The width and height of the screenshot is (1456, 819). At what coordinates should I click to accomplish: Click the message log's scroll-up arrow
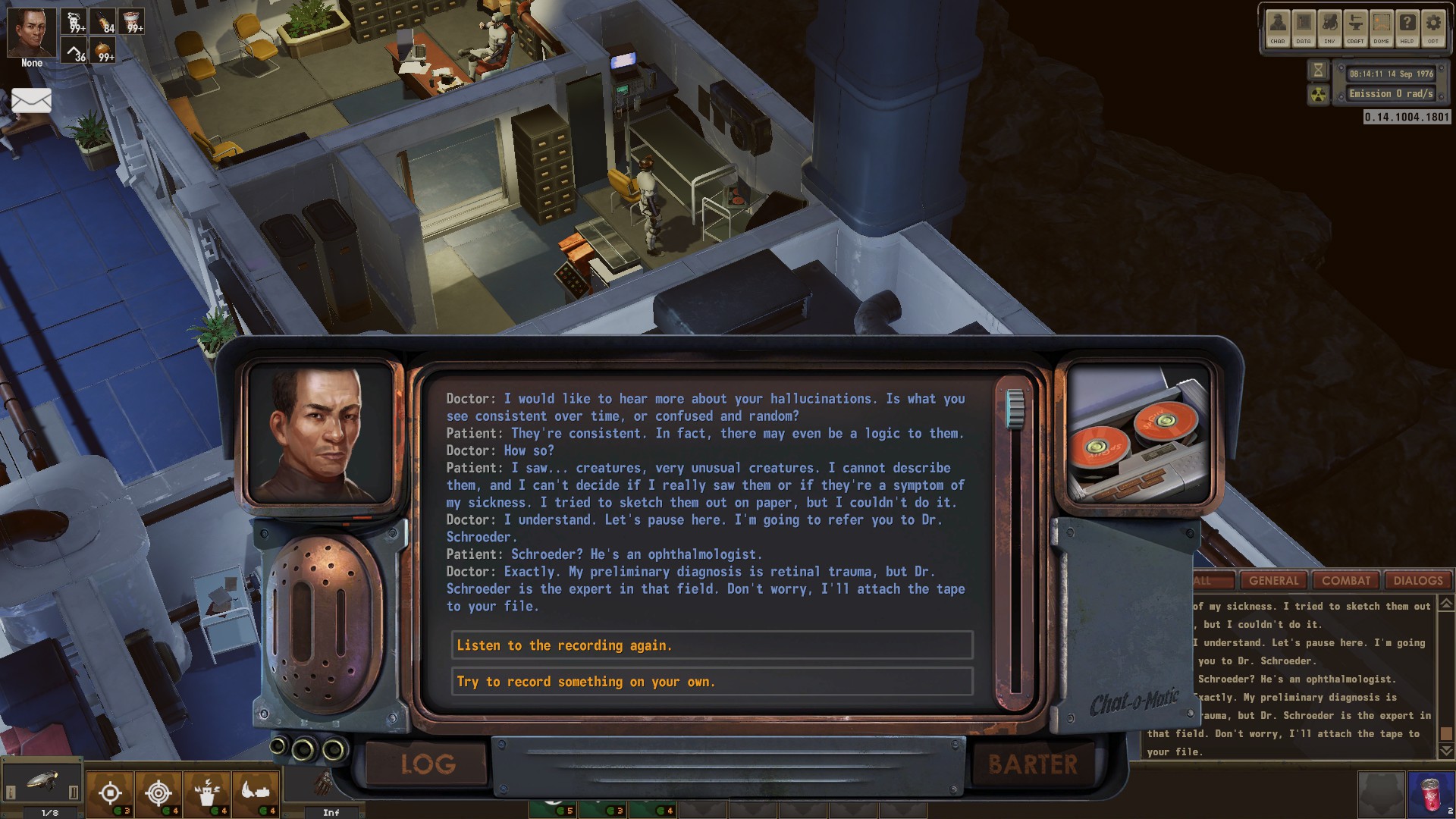click(x=1446, y=604)
